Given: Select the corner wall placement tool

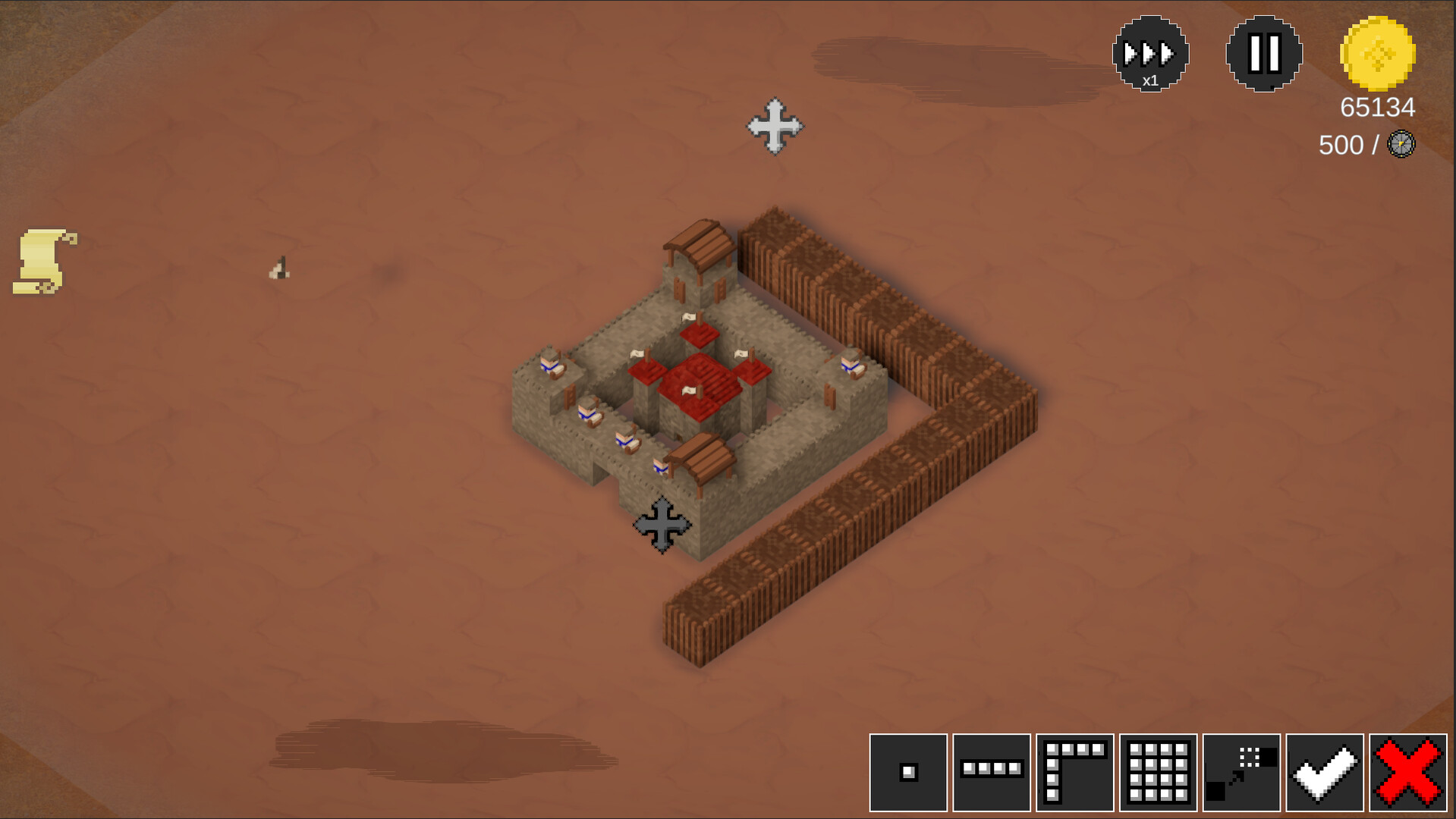Looking at the screenshot, I should pyautogui.click(x=1076, y=773).
